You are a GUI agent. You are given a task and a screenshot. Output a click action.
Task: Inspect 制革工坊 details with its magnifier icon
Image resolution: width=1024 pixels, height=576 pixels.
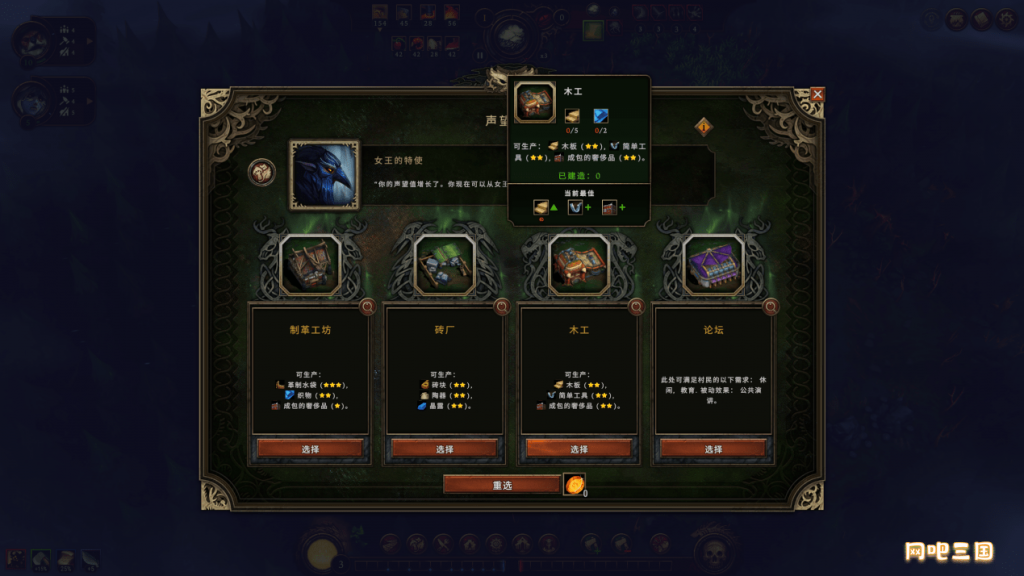pos(367,307)
